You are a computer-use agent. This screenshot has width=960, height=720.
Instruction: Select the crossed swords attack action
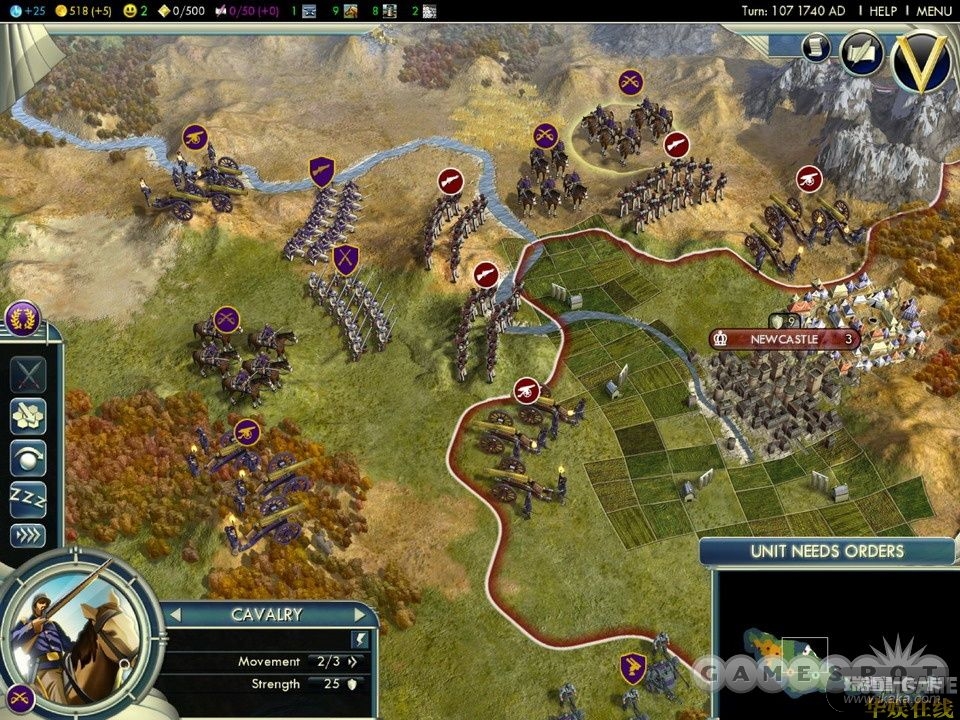(28, 375)
